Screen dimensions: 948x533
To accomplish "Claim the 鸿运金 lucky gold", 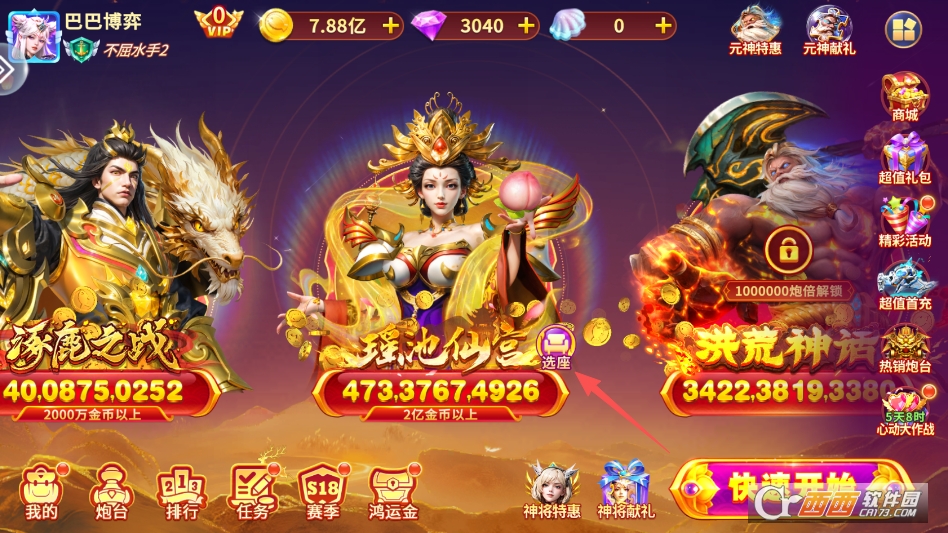I will pyautogui.click(x=394, y=492).
